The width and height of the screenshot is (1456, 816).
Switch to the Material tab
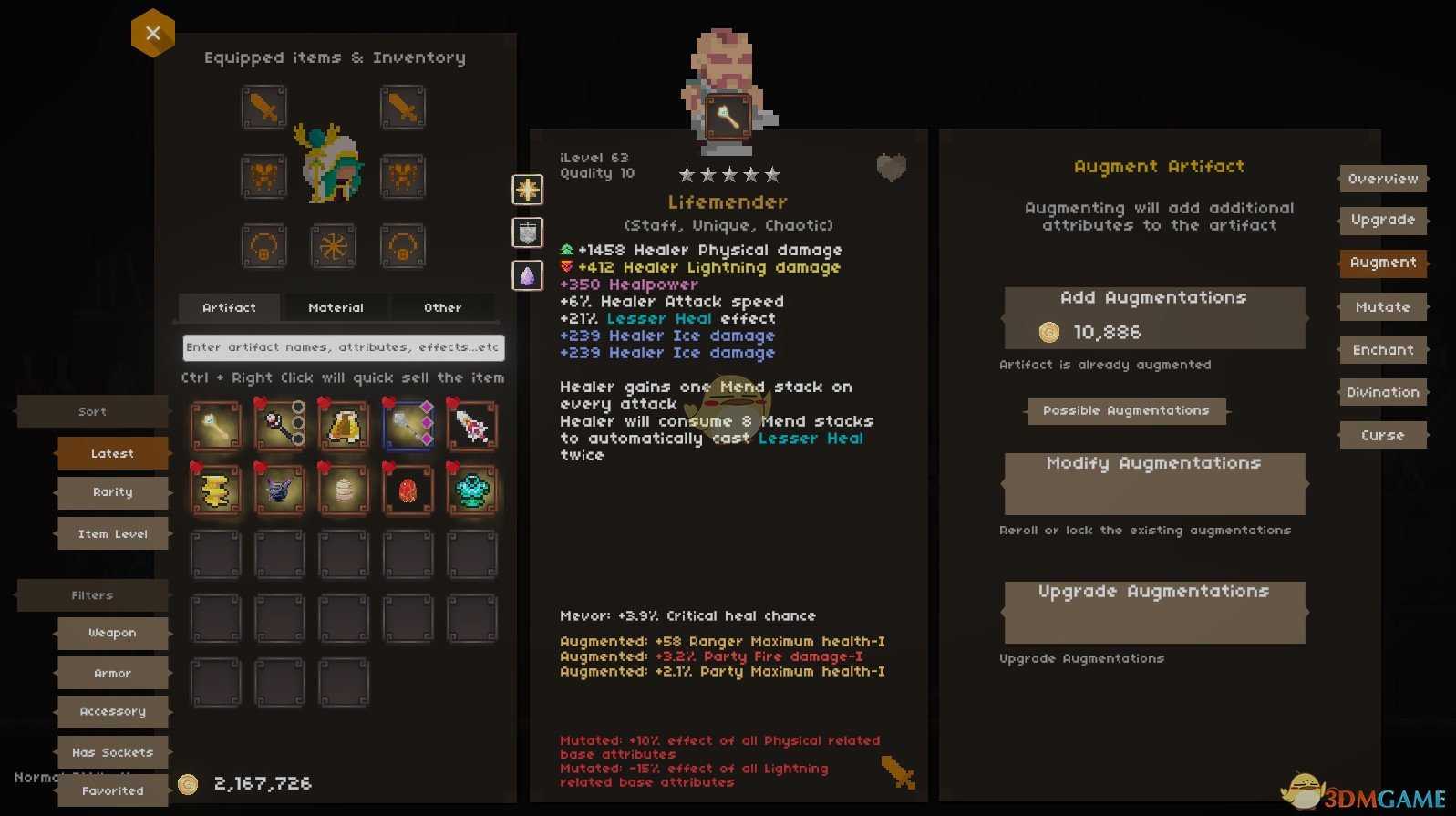(x=336, y=308)
